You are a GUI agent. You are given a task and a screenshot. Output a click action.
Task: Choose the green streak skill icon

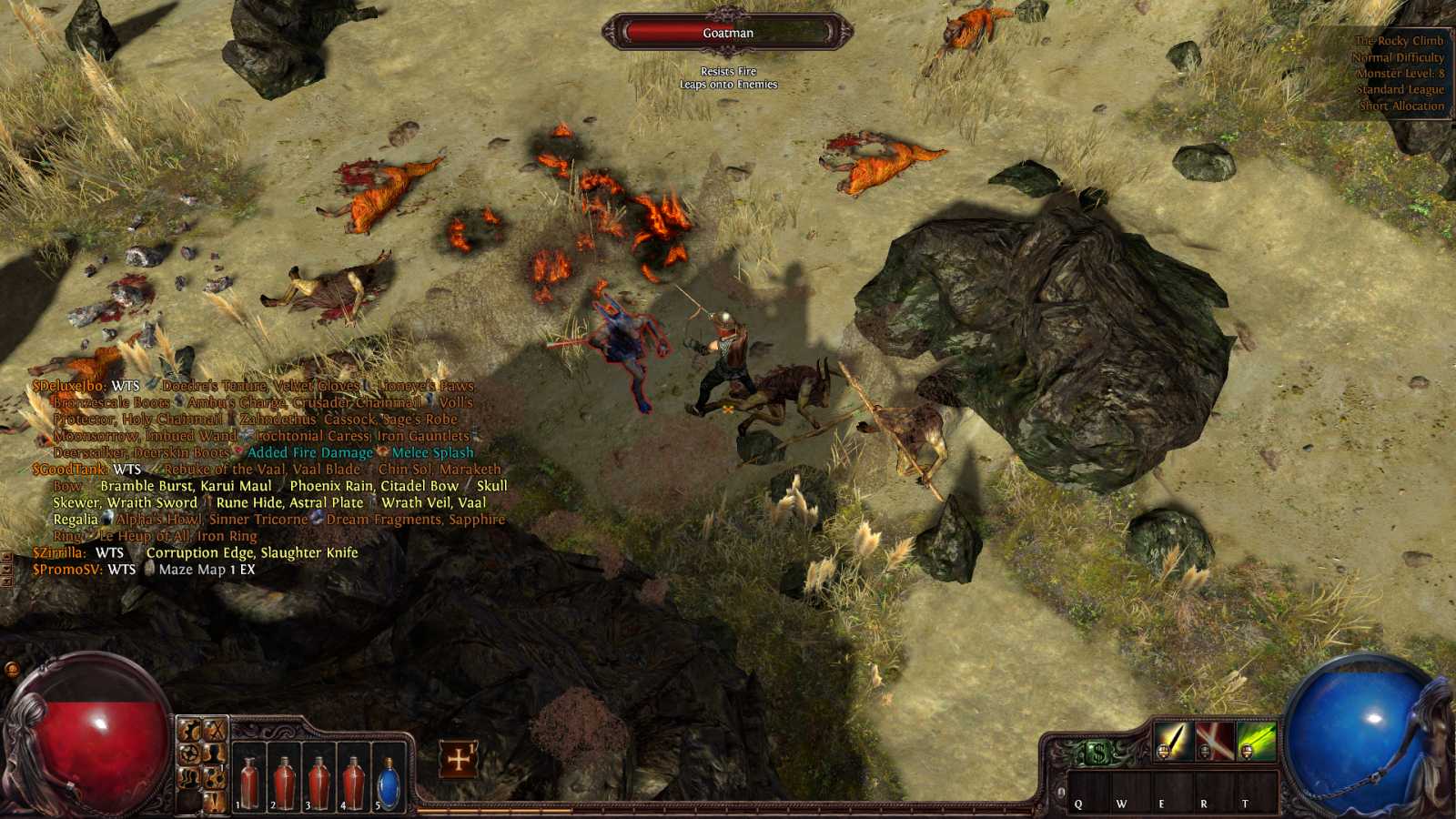coord(1256,741)
